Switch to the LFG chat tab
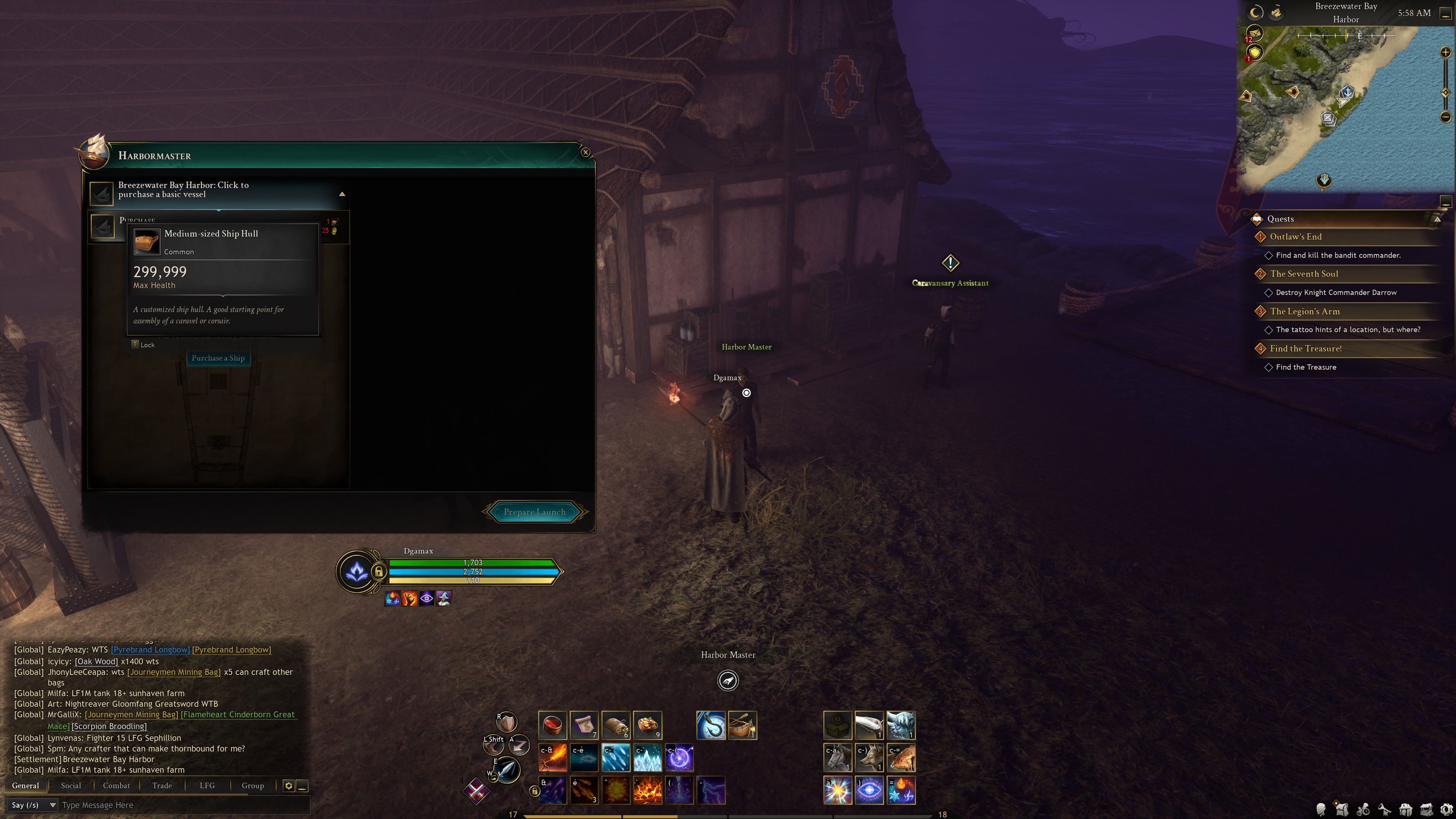Viewport: 1456px width, 819px height. pos(207,786)
